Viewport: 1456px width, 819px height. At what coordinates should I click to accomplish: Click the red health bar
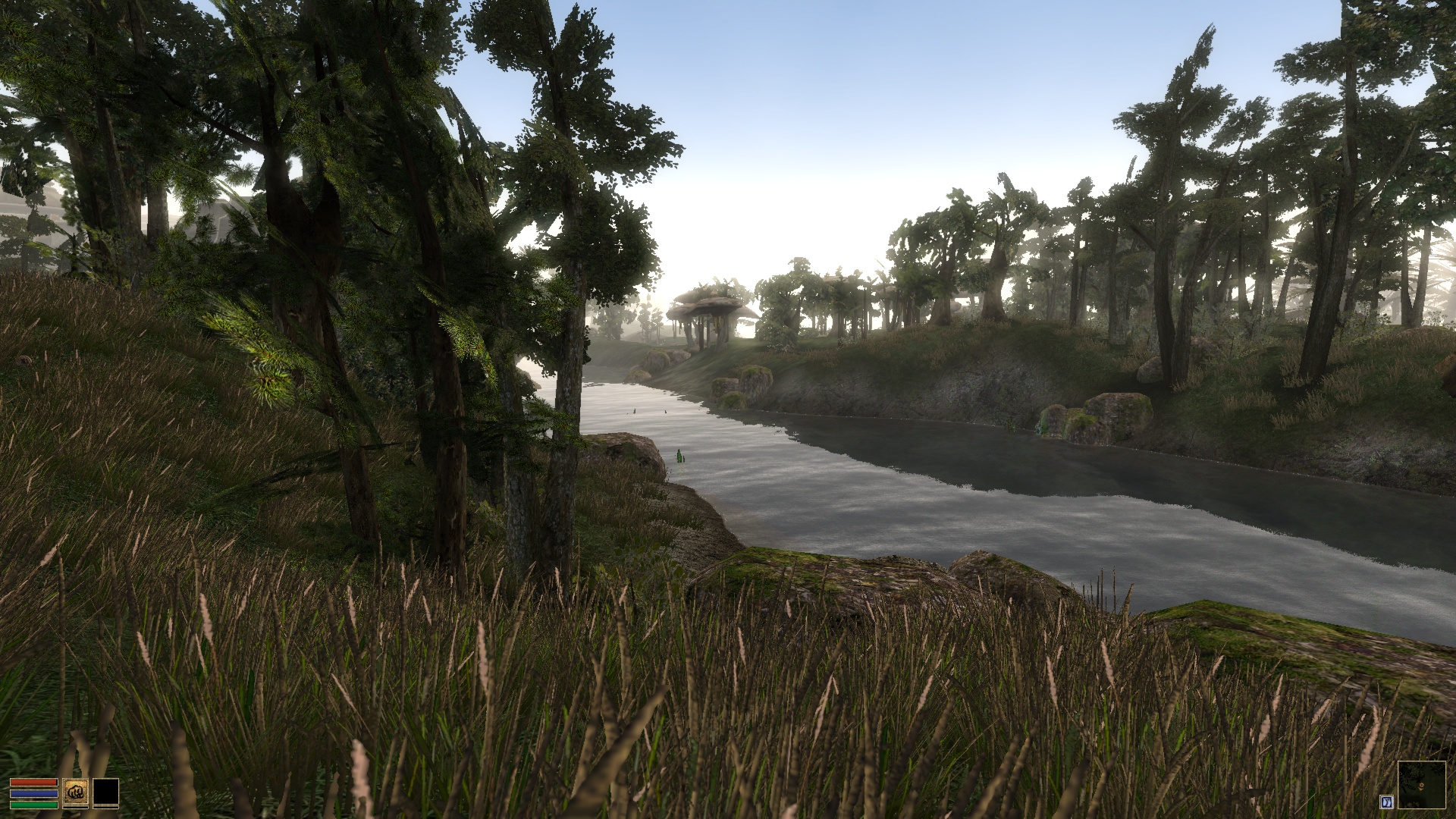pos(33,782)
